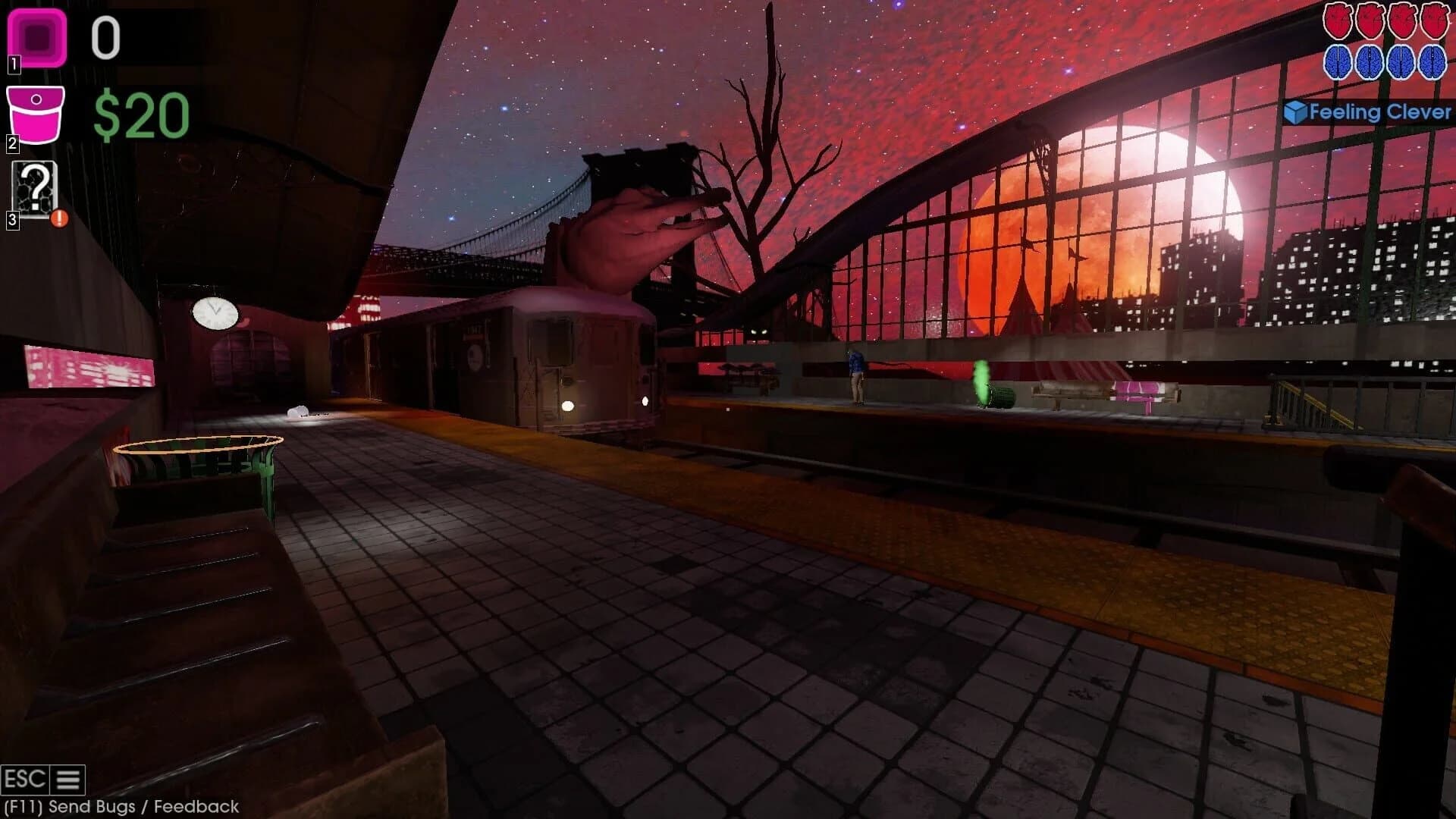Viewport: 1456px width, 819px height.
Task: Click the first red heart health icon
Action: pos(1338,20)
